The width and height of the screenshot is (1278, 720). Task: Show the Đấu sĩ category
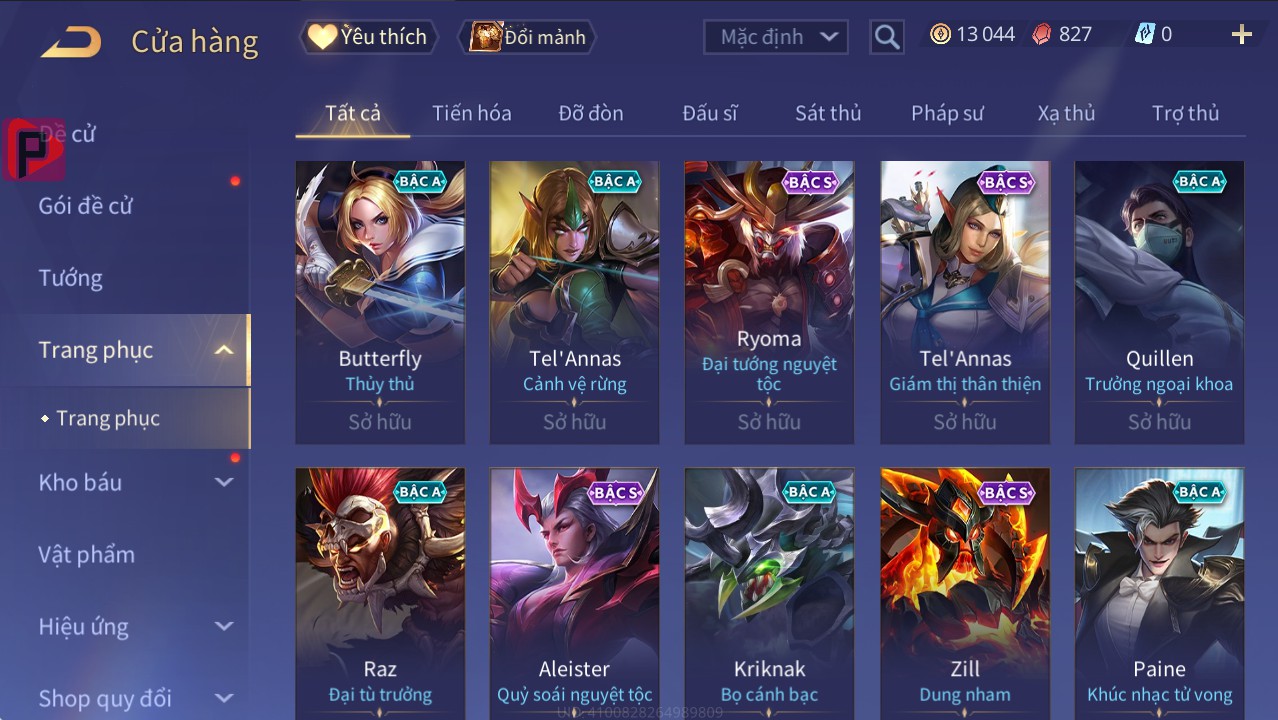point(709,113)
